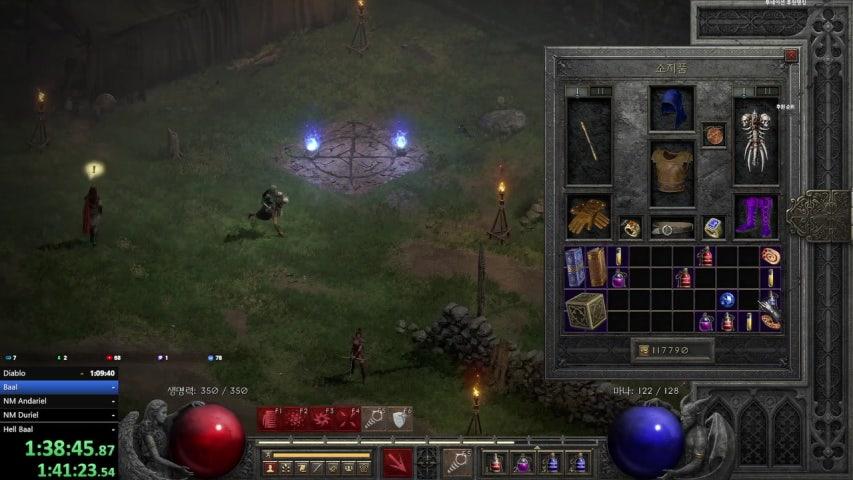The image size is (853, 480).
Task: Pick the equipped leather gloves
Action: point(588,216)
